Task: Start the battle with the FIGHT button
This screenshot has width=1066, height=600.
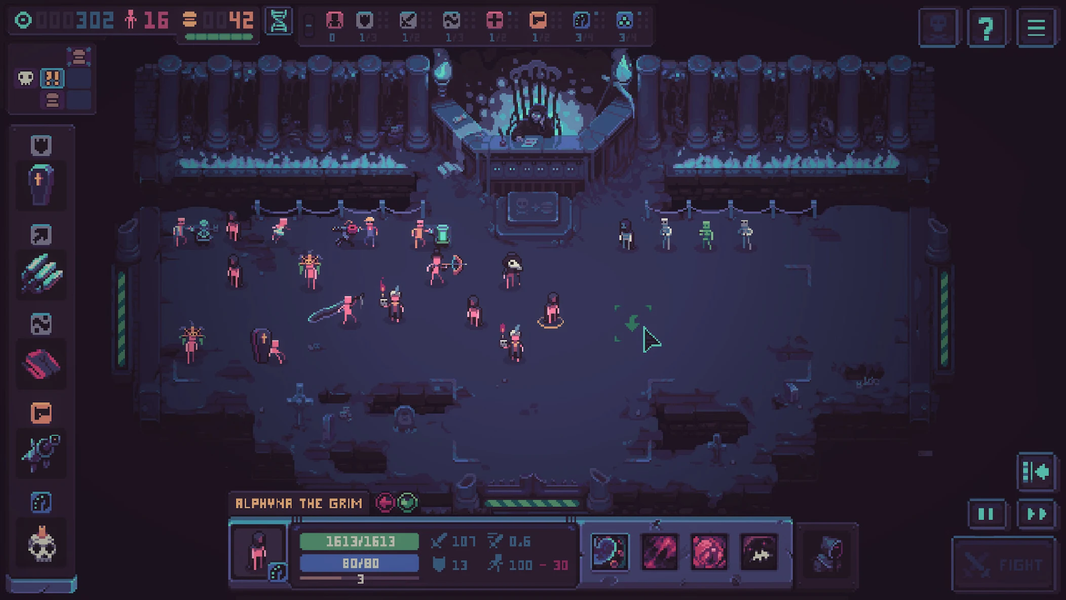Action: (1003, 565)
